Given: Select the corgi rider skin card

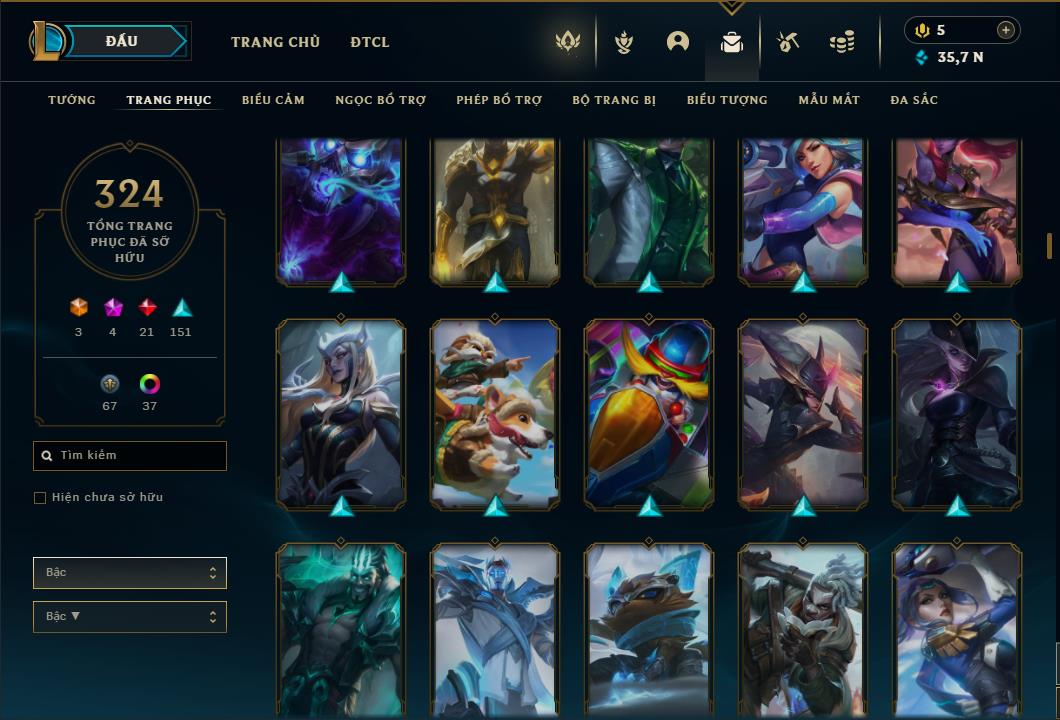Looking at the screenshot, I should click(x=495, y=413).
